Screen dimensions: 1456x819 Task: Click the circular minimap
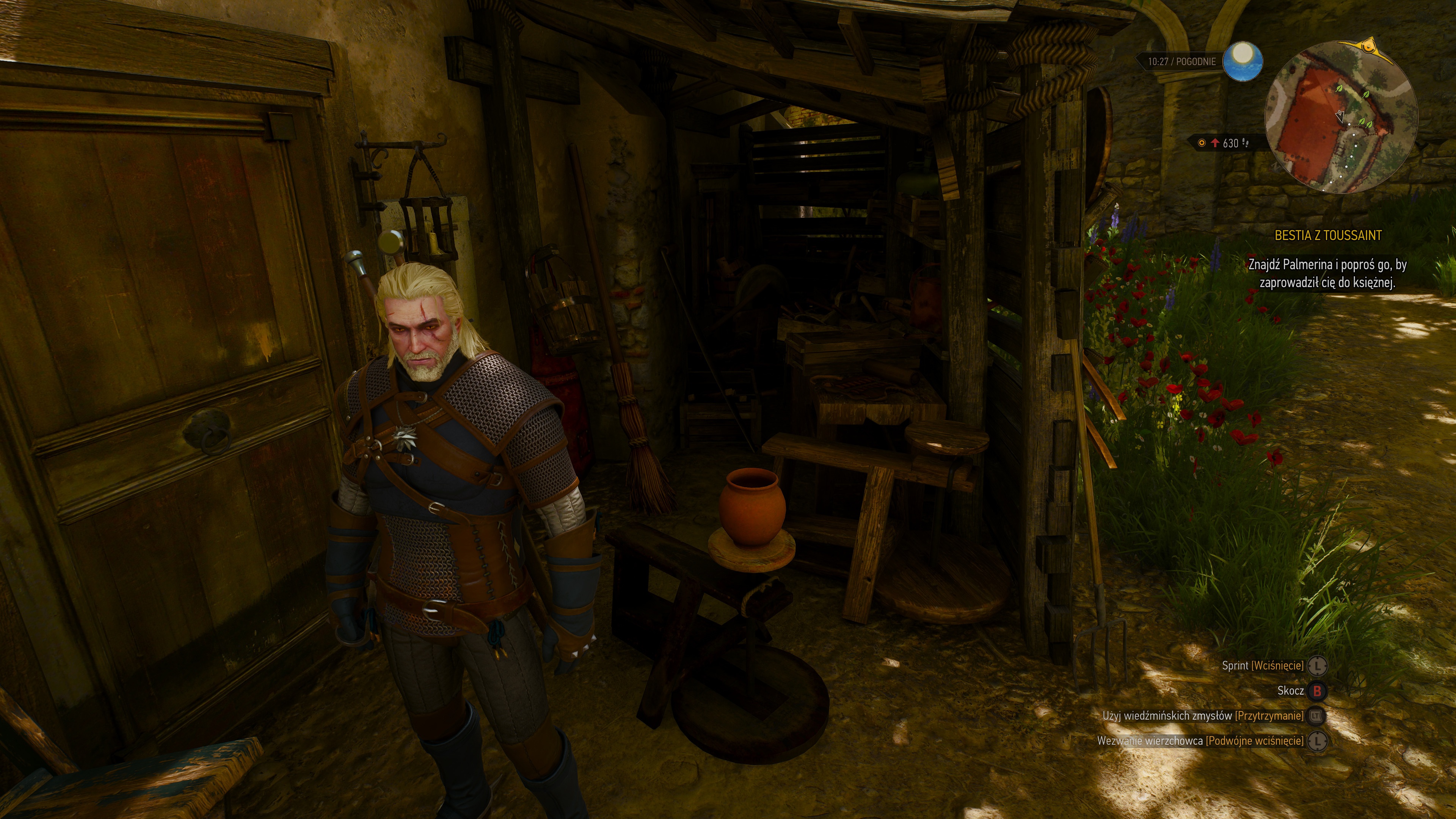tap(1340, 118)
